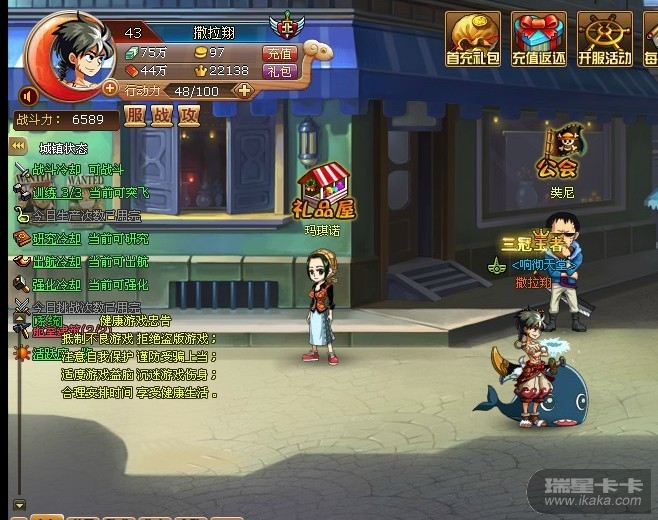Click the small plus button below the avatar
This screenshot has height=520, width=658.
click(109, 89)
